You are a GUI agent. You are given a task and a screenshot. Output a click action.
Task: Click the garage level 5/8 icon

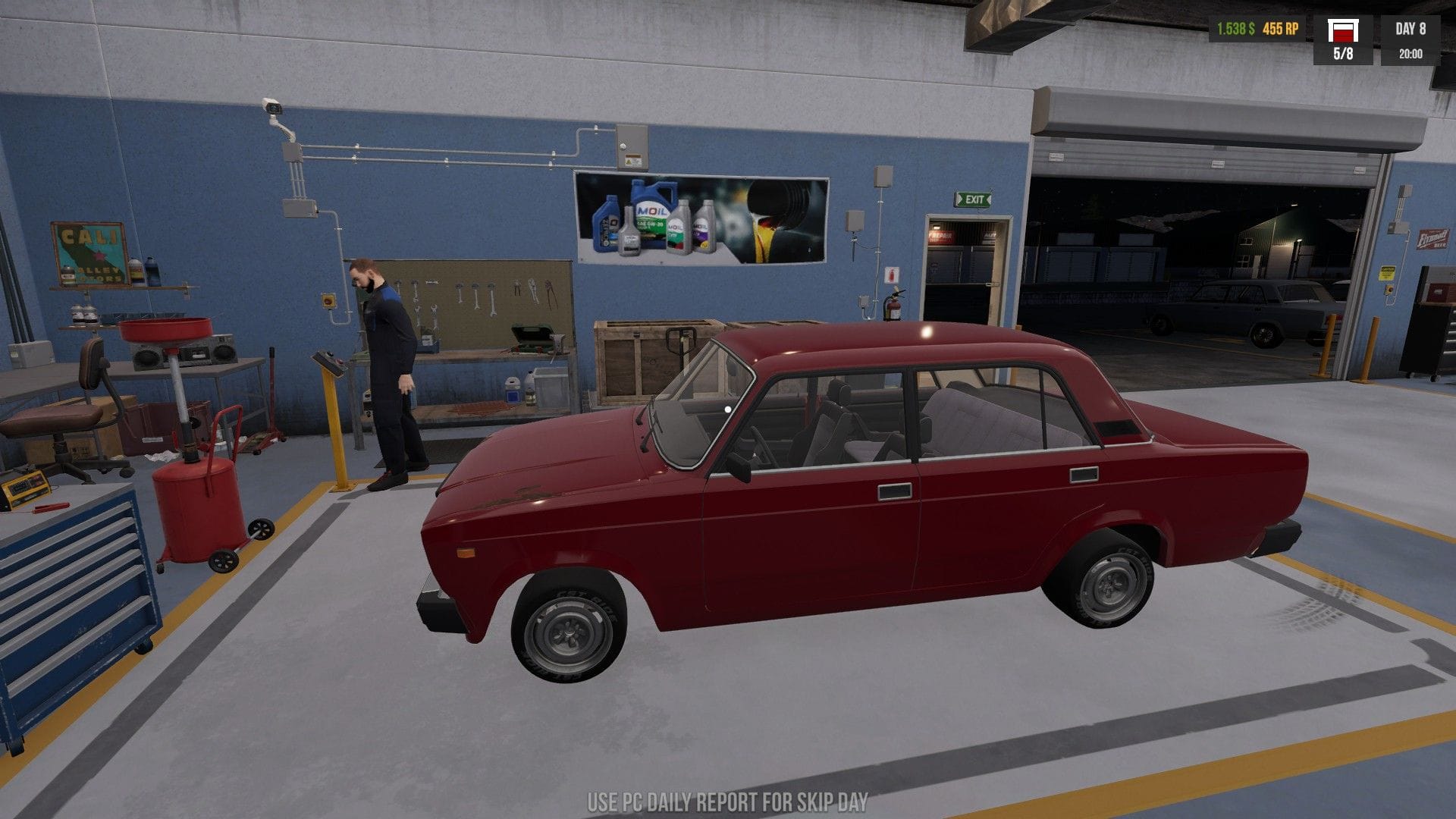point(1345,38)
